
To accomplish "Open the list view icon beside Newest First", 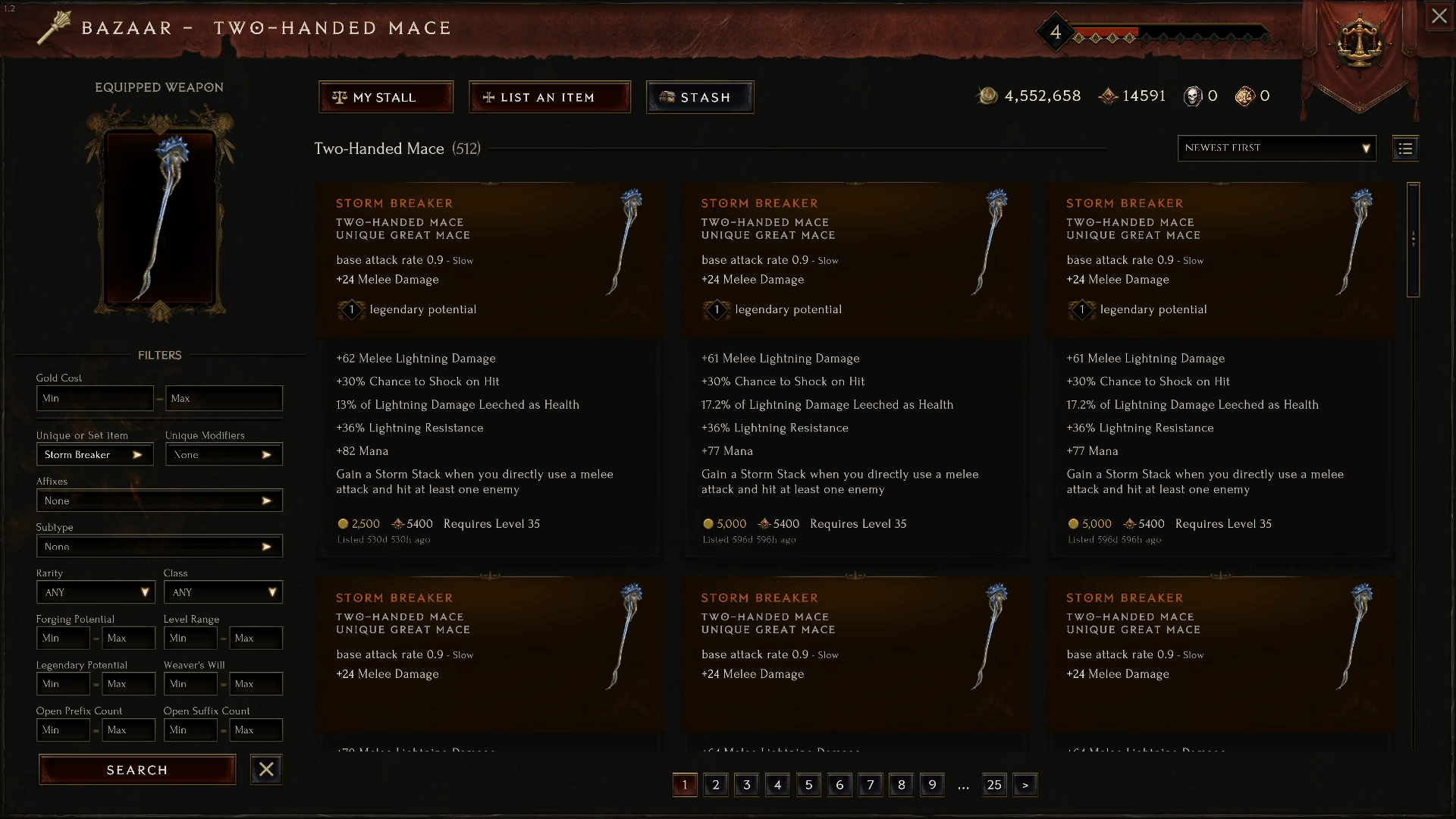I will click(1405, 148).
